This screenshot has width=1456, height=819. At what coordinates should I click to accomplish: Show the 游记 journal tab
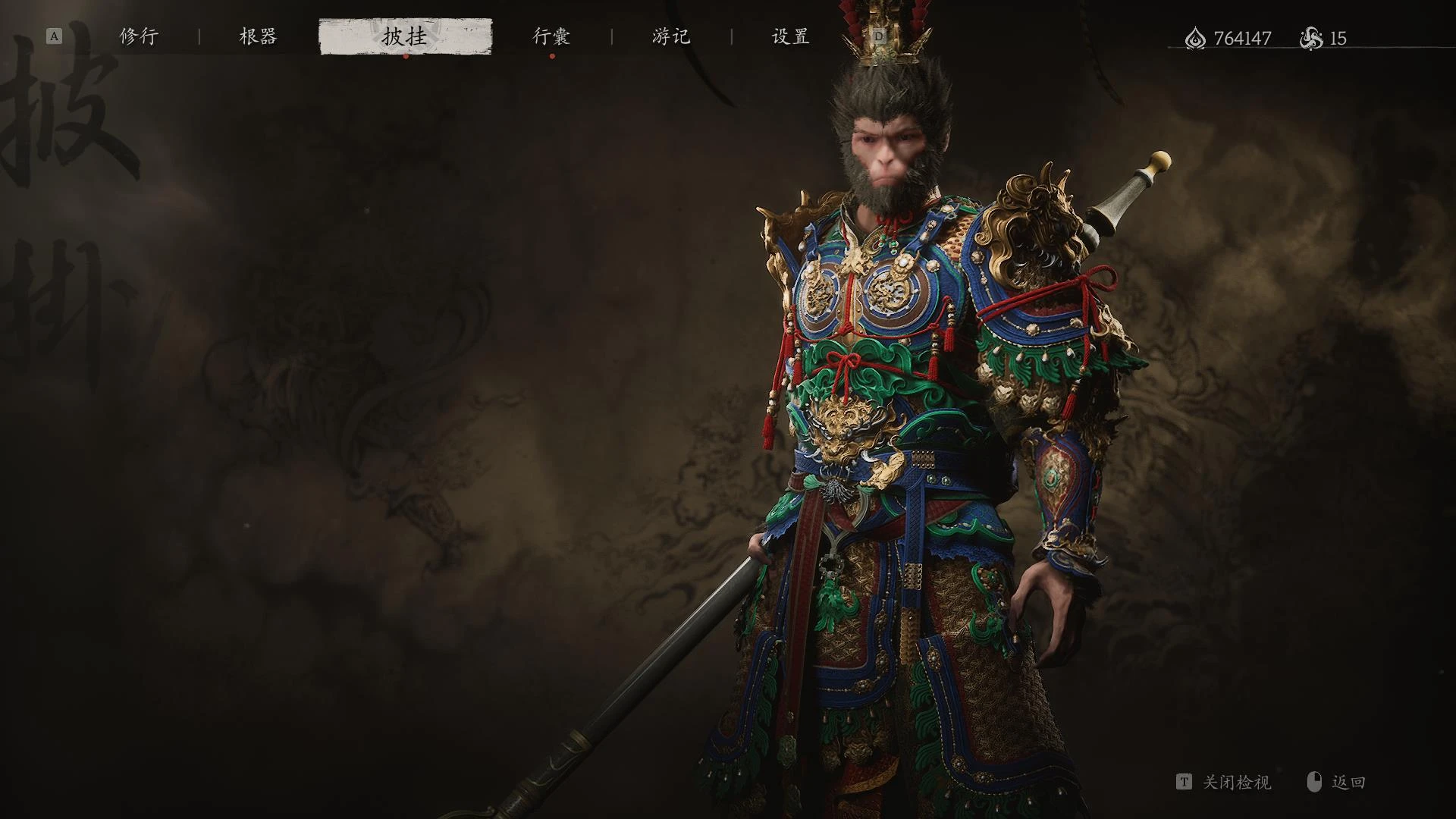pos(671,36)
